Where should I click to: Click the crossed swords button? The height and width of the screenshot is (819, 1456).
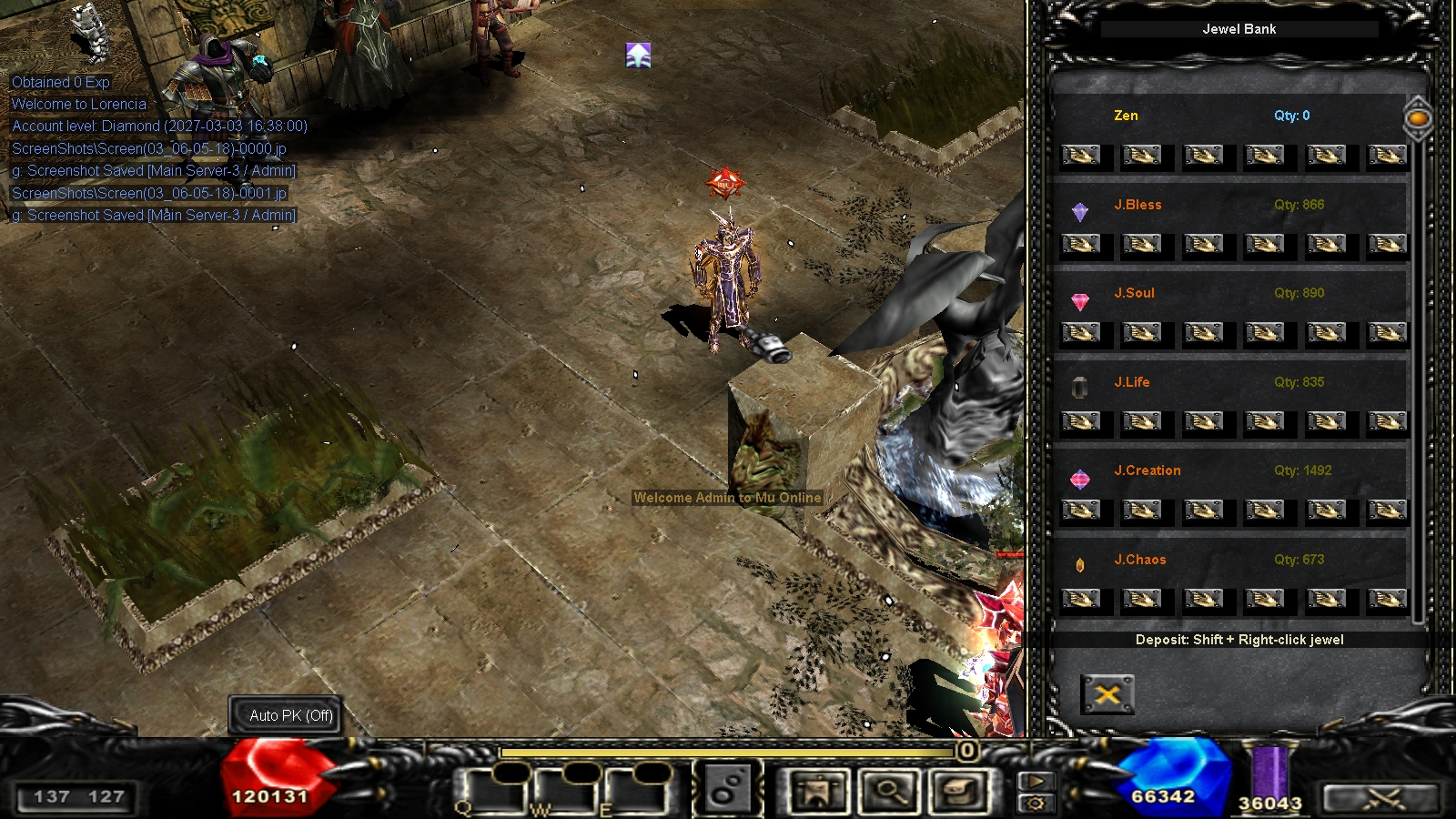tap(1381, 799)
